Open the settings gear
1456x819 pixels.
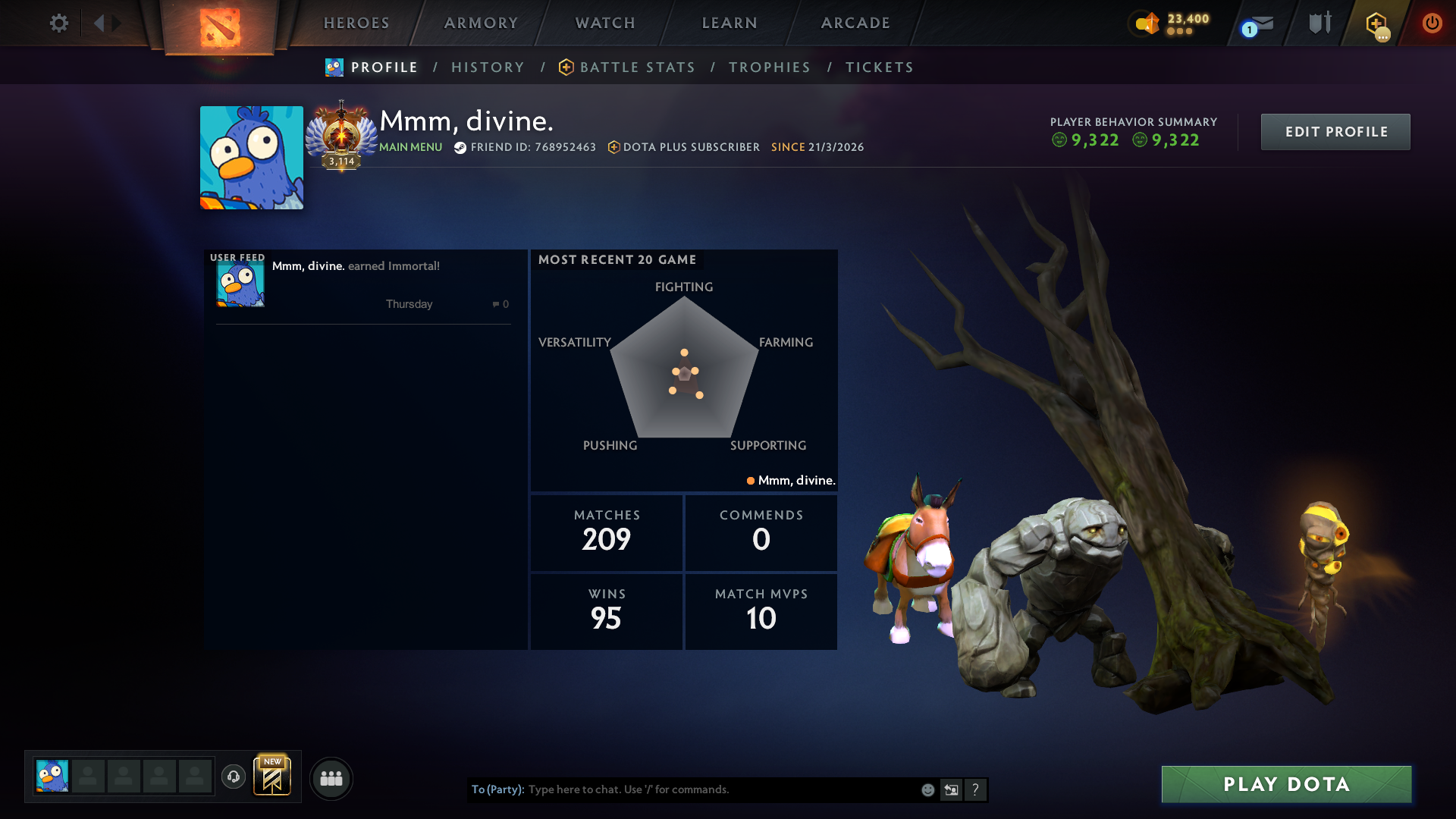[x=58, y=23]
